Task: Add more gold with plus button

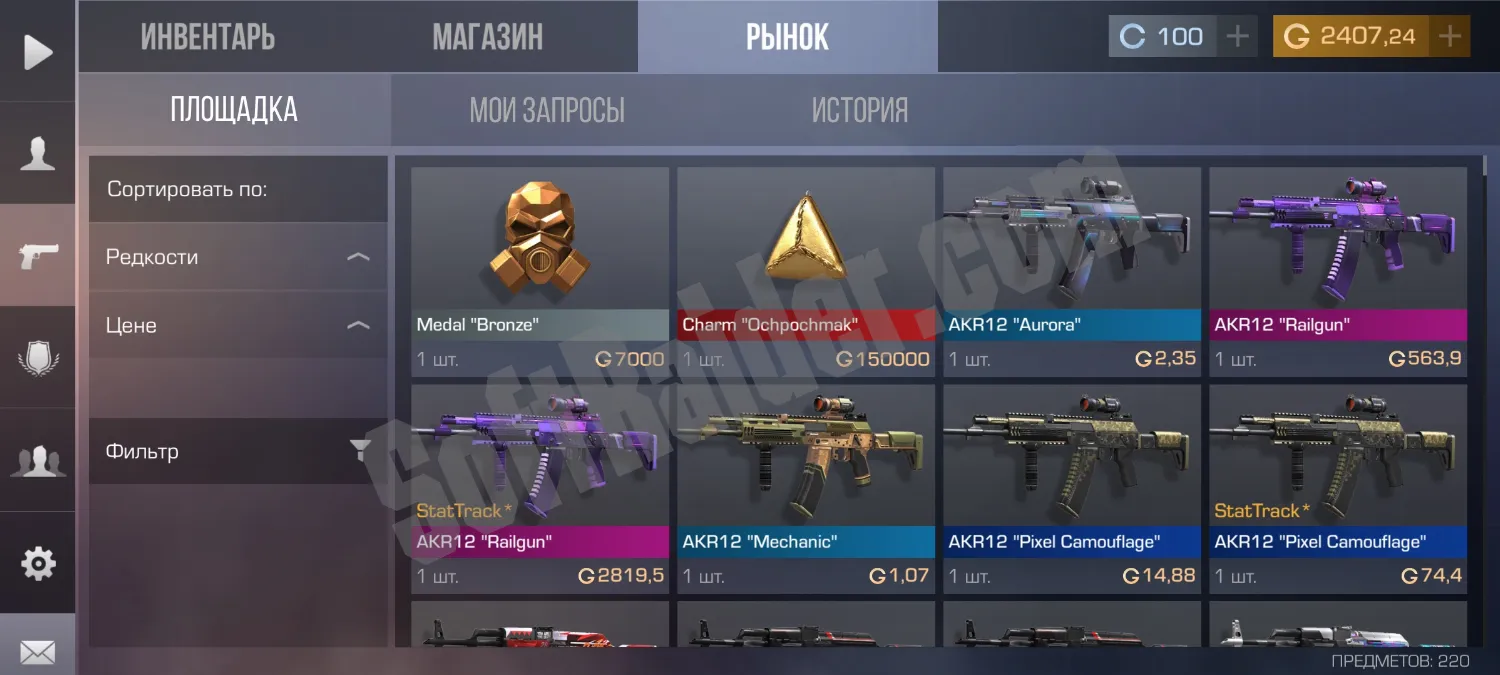Action: 1450,37
